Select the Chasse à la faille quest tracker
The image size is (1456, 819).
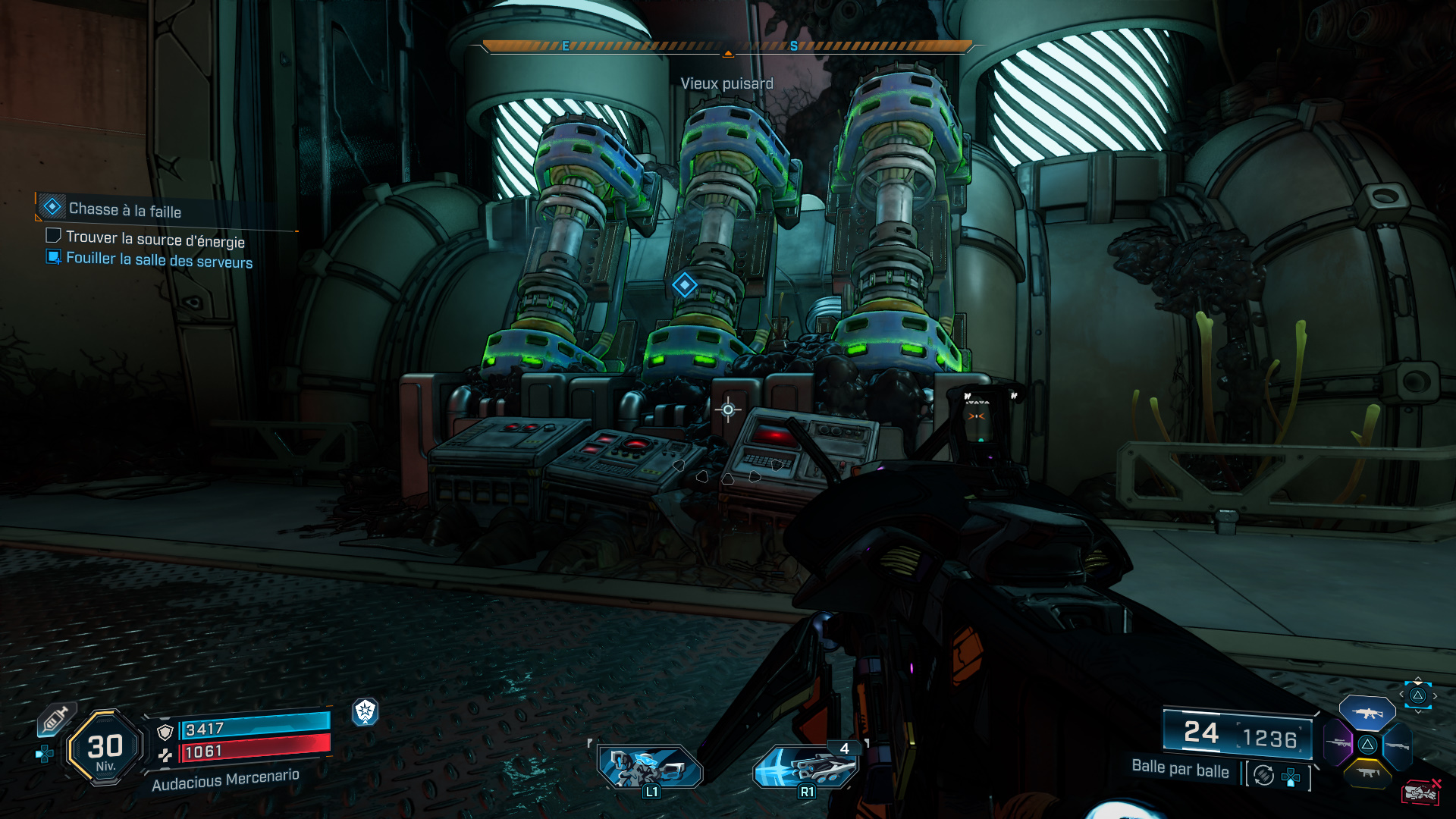coord(125,209)
